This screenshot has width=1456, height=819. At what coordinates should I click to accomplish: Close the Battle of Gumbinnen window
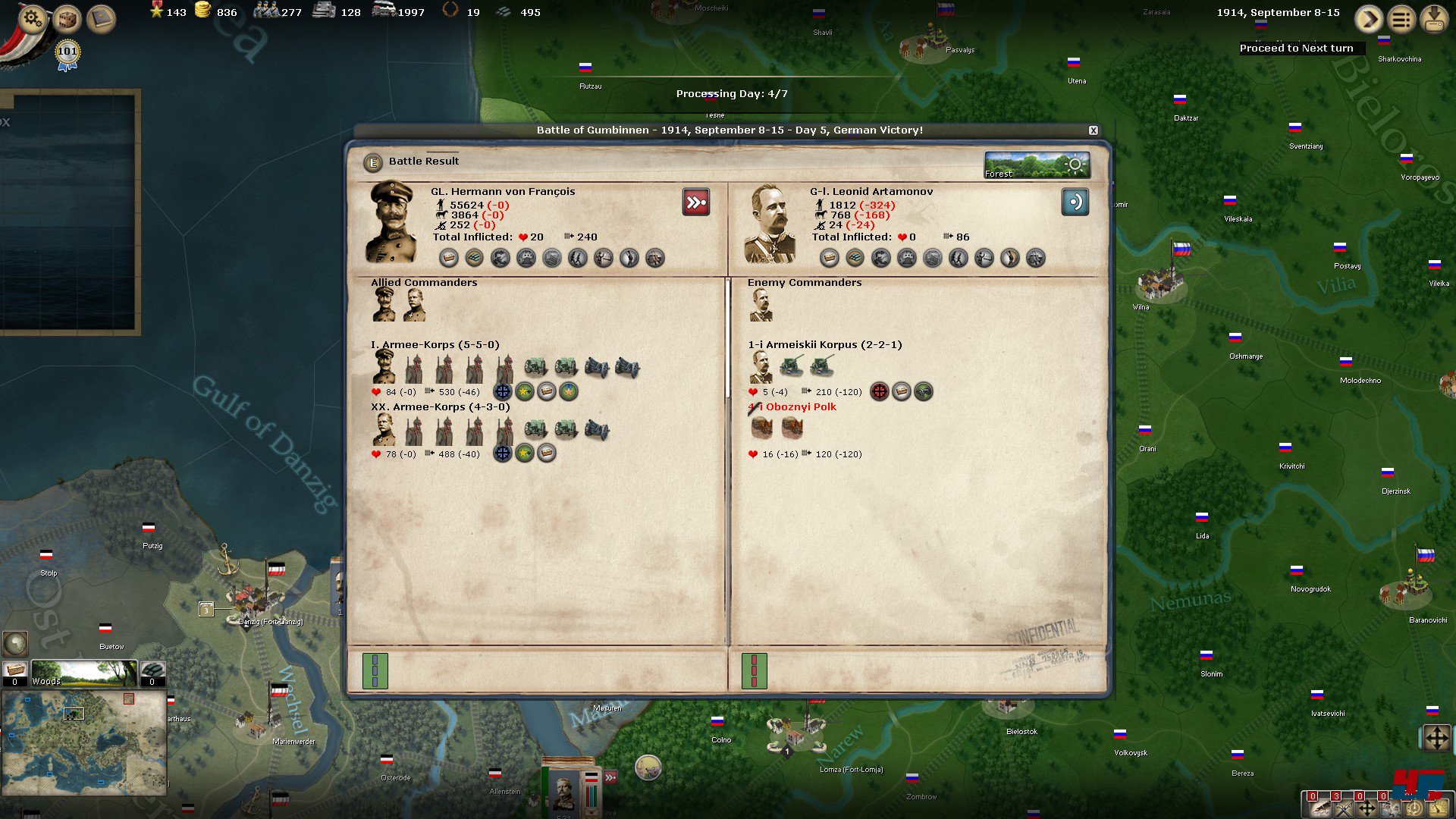(1093, 130)
